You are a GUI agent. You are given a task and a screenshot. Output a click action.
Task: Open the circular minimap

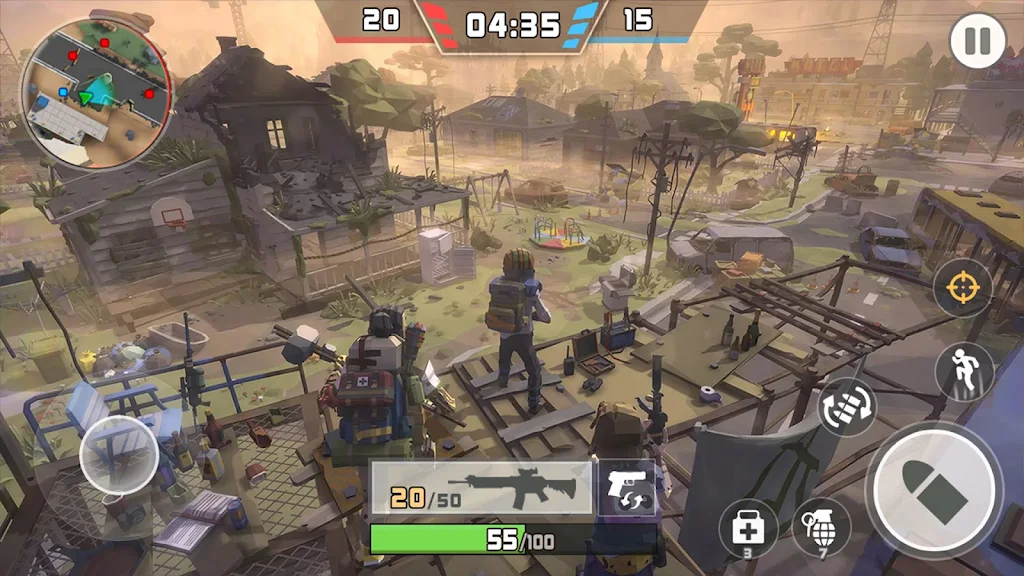[x=96, y=94]
